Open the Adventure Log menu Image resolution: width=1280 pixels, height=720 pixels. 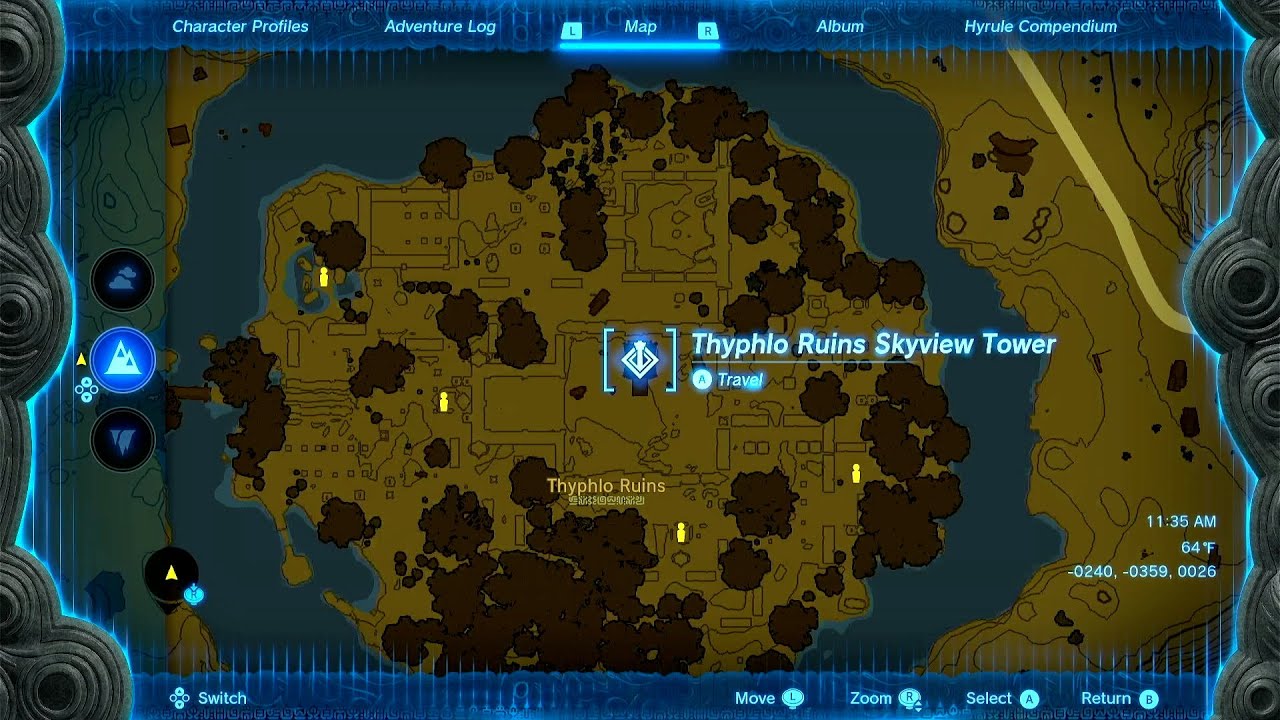(440, 27)
